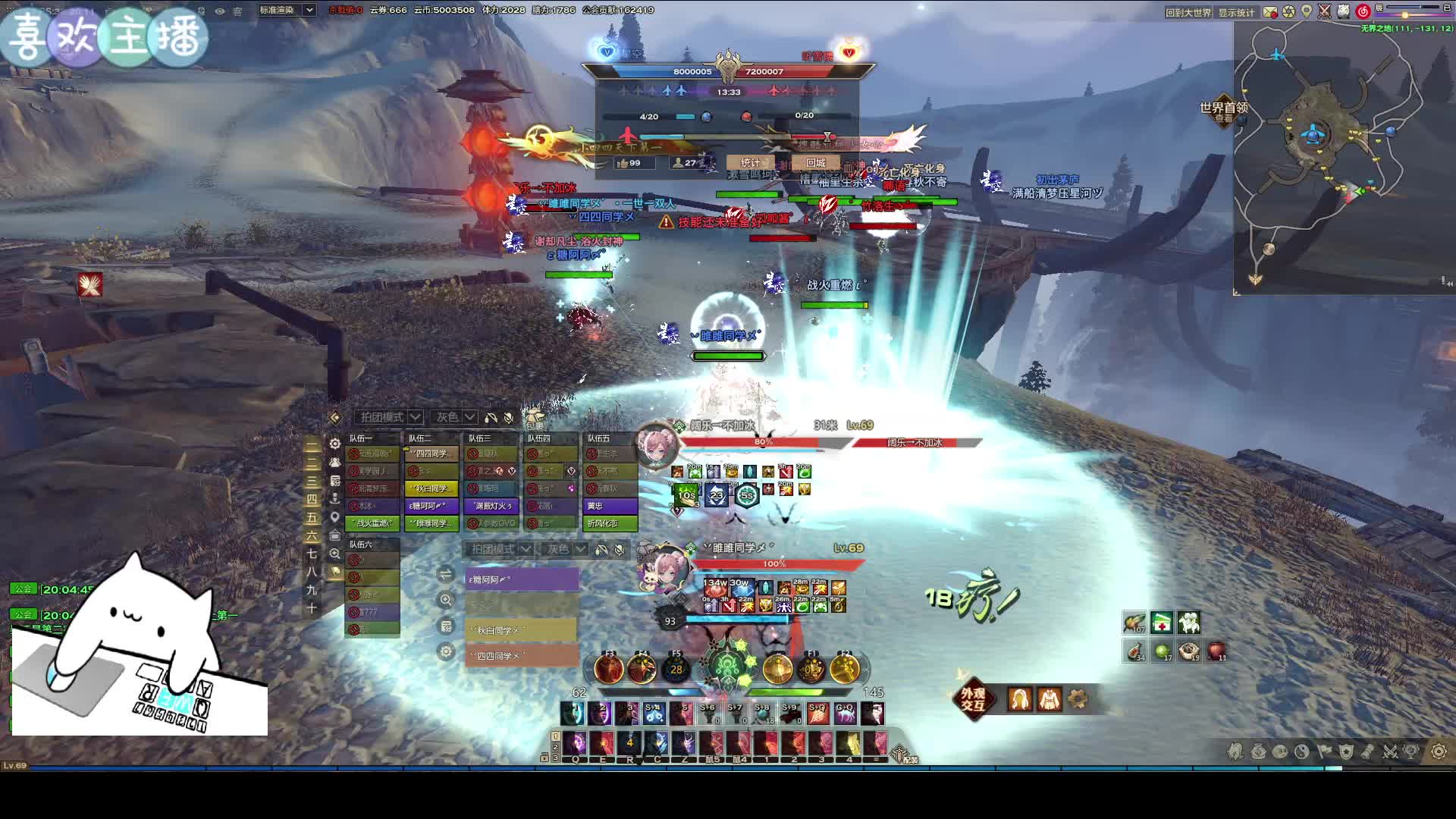Open the 统计 battle statistics
Screen dimensions: 1456x819
point(750,162)
